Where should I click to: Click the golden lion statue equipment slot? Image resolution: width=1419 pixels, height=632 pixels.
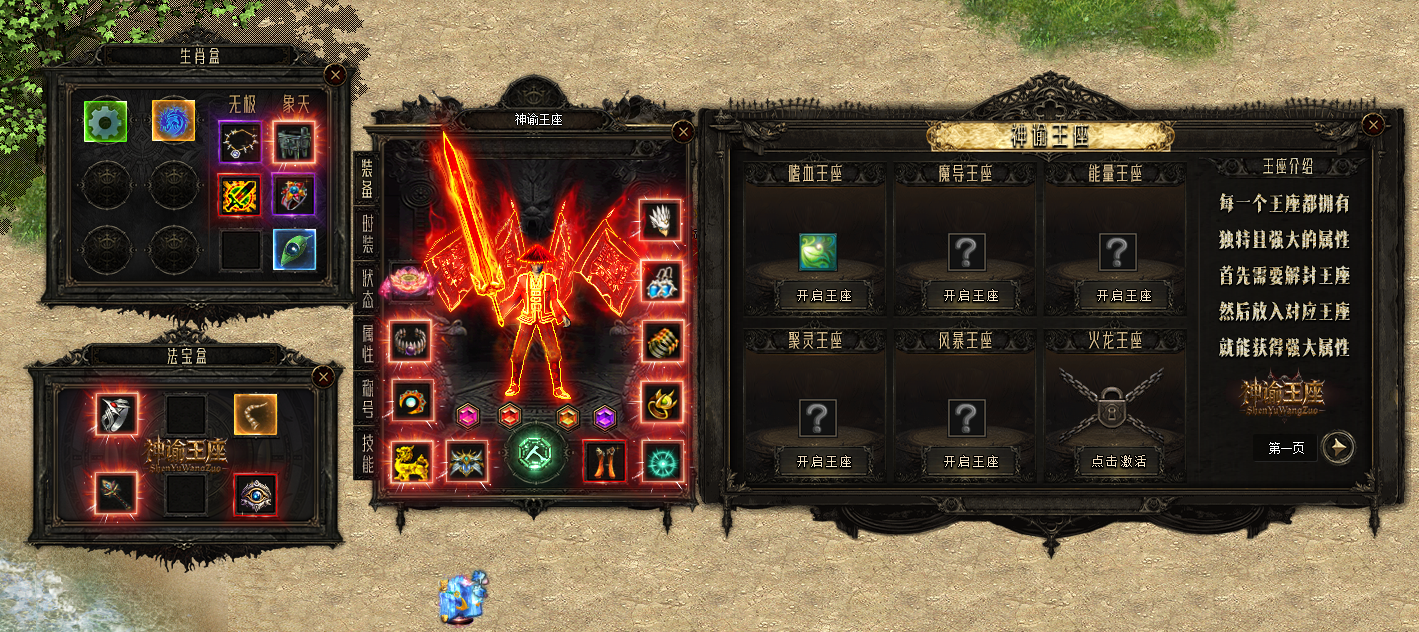(x=411, y=461)
